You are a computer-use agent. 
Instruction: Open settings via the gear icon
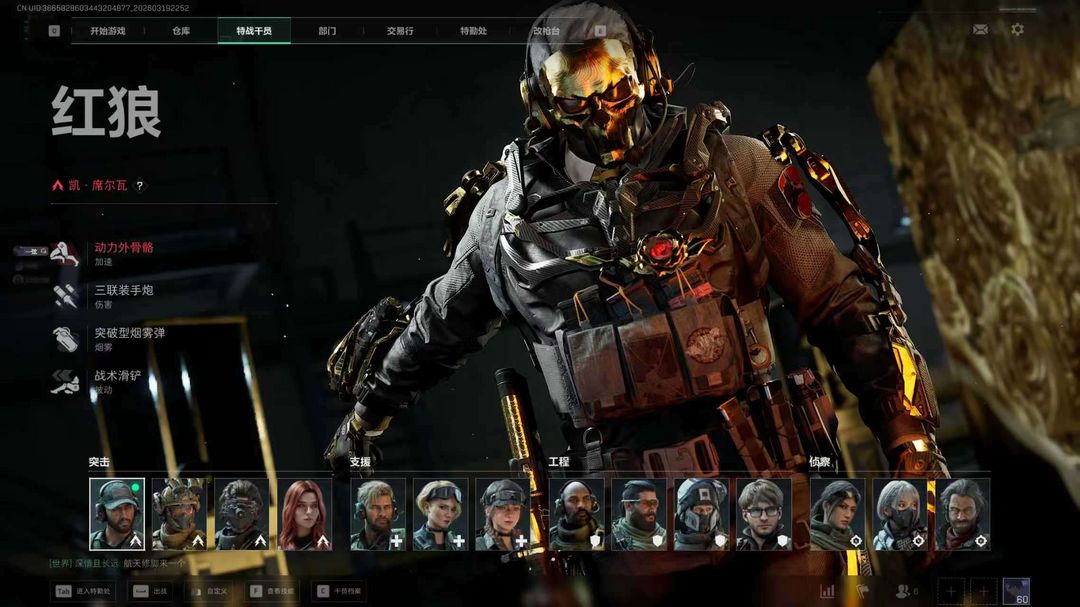[x=1017, y=30]
